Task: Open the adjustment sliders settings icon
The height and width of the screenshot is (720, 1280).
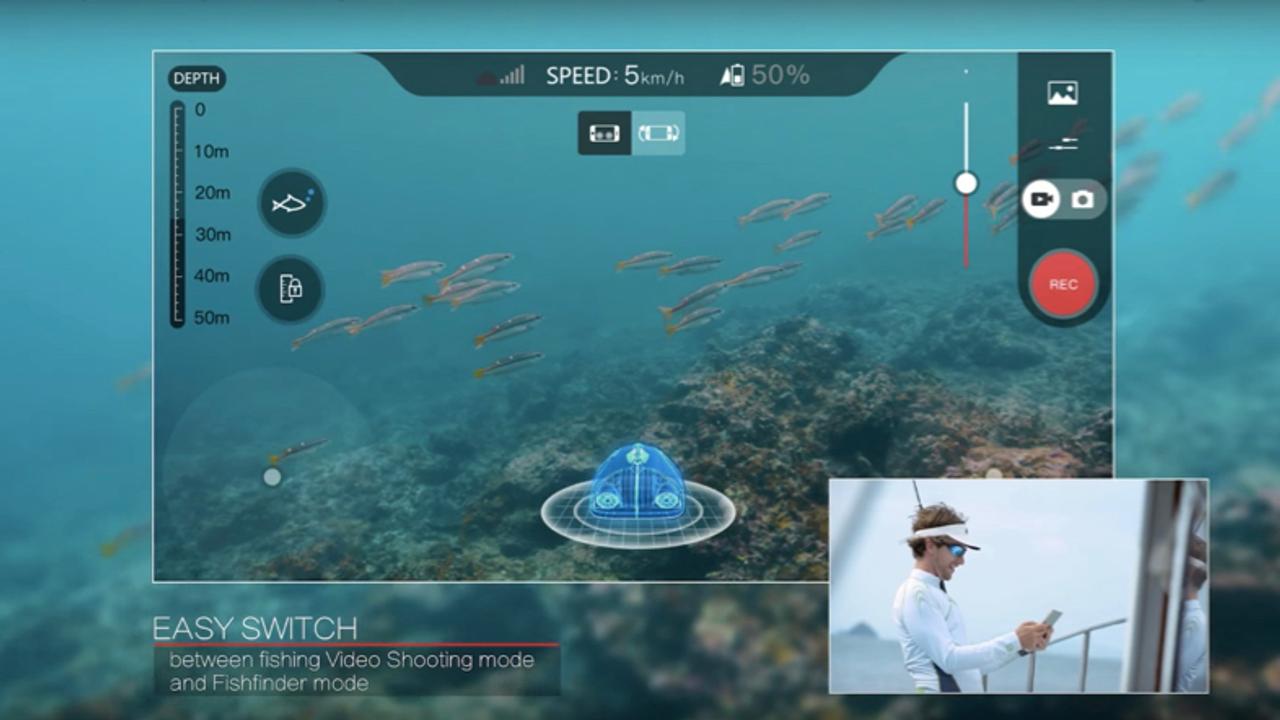Action: click(x=1063, y=145)
